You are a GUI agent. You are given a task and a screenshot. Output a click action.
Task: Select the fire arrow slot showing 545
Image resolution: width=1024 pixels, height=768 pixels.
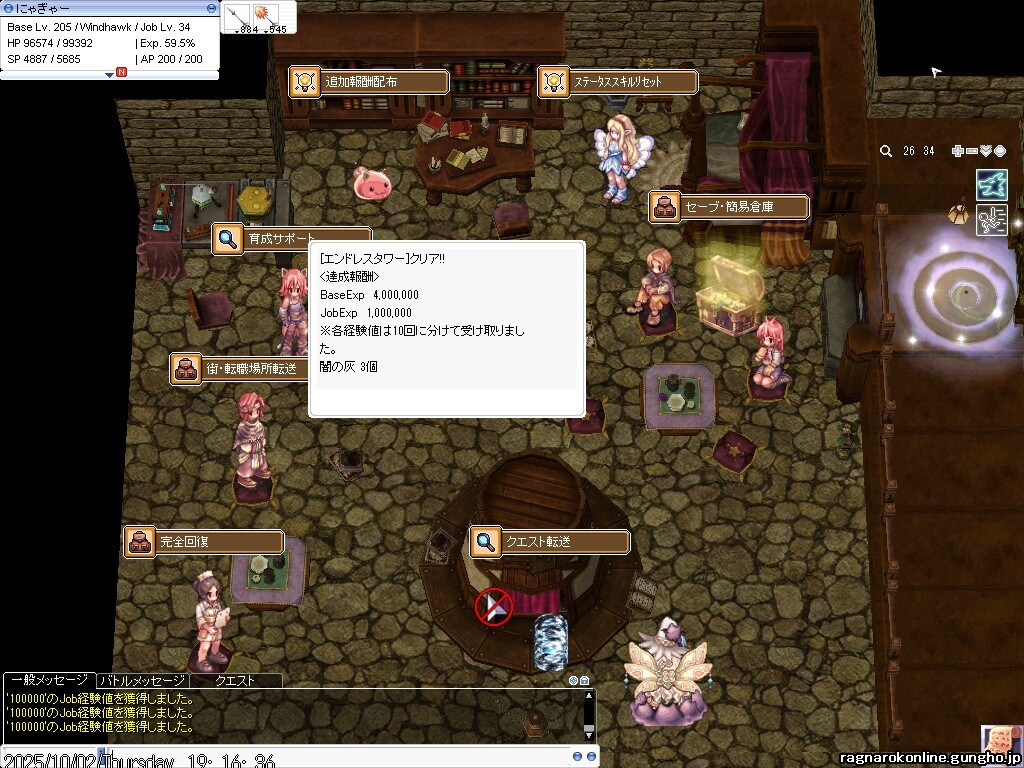coord(267,17)
